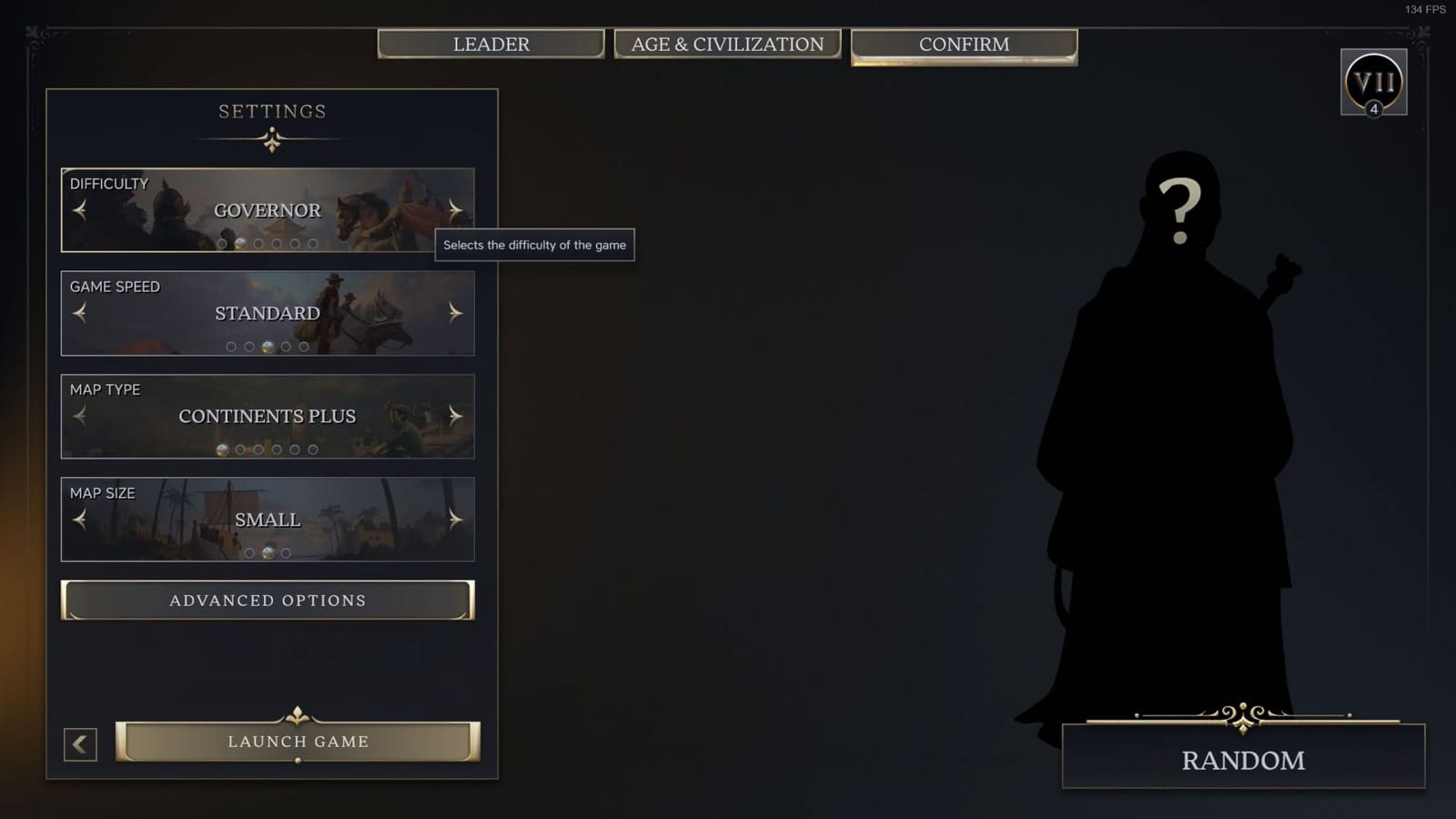Click the Launch Game button
Viewport: 1456px width, 819px height.
[298, 741]
